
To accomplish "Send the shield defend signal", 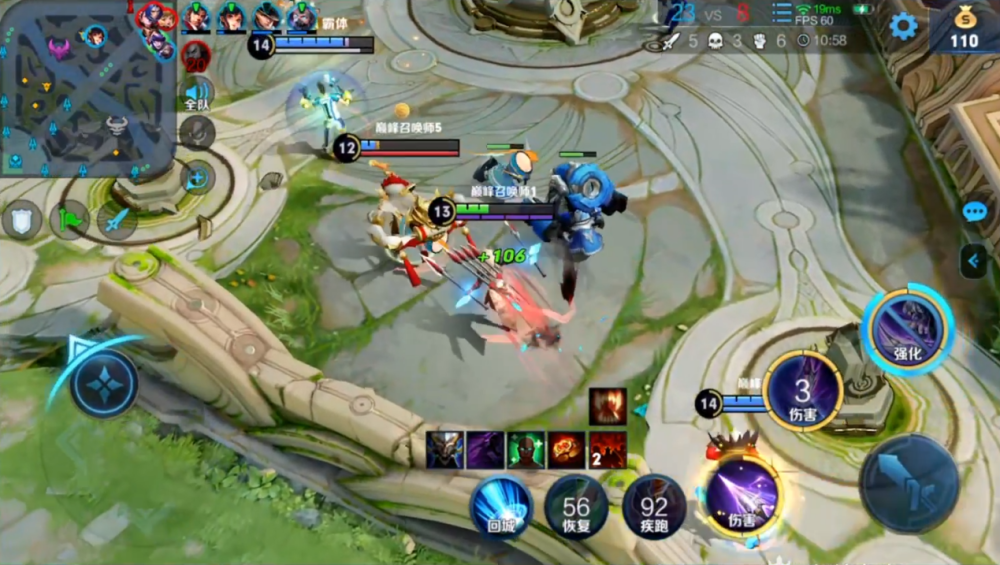I will pos(21,219).
